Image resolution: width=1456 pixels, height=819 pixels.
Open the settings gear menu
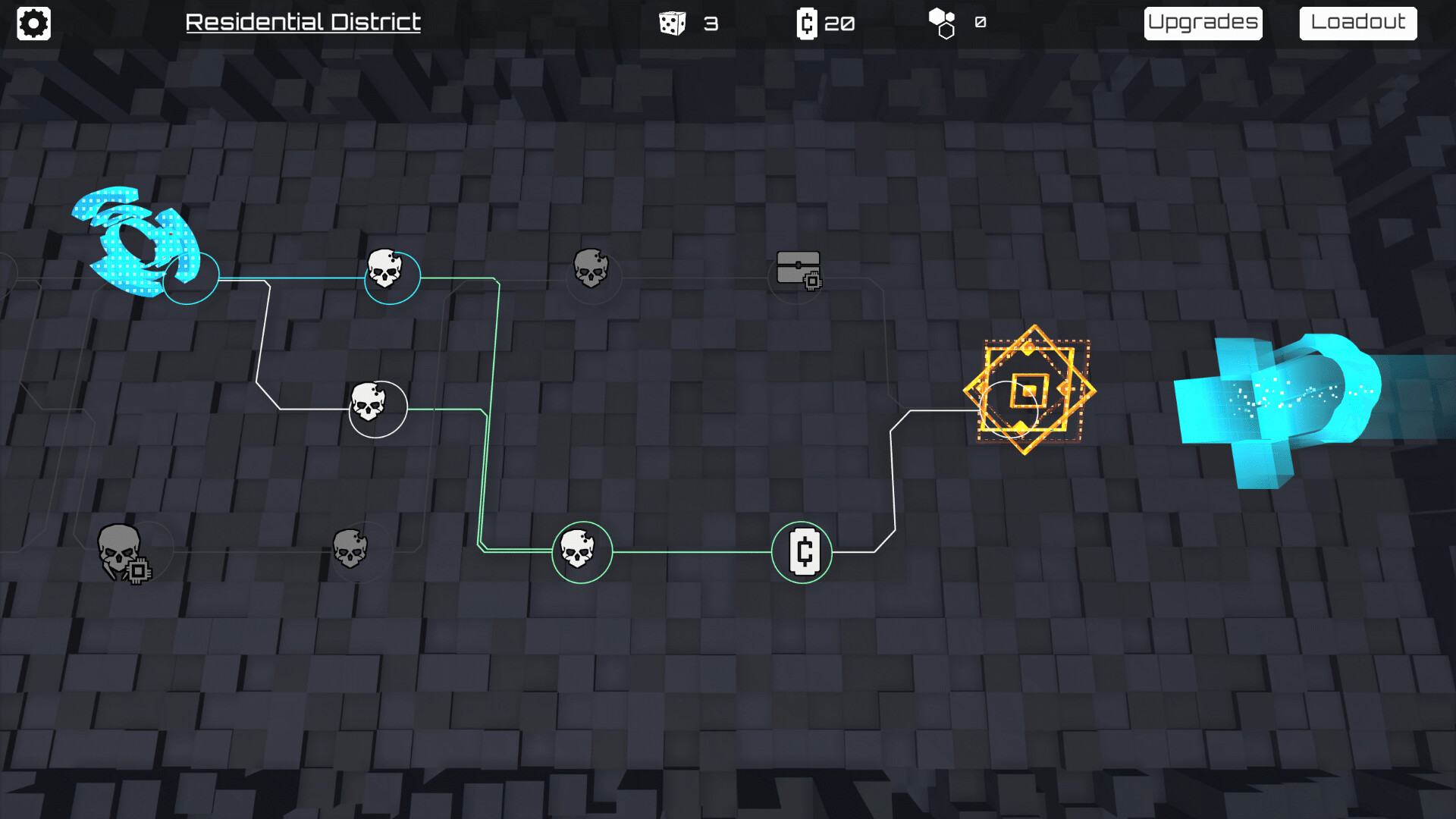pos(33,23)
